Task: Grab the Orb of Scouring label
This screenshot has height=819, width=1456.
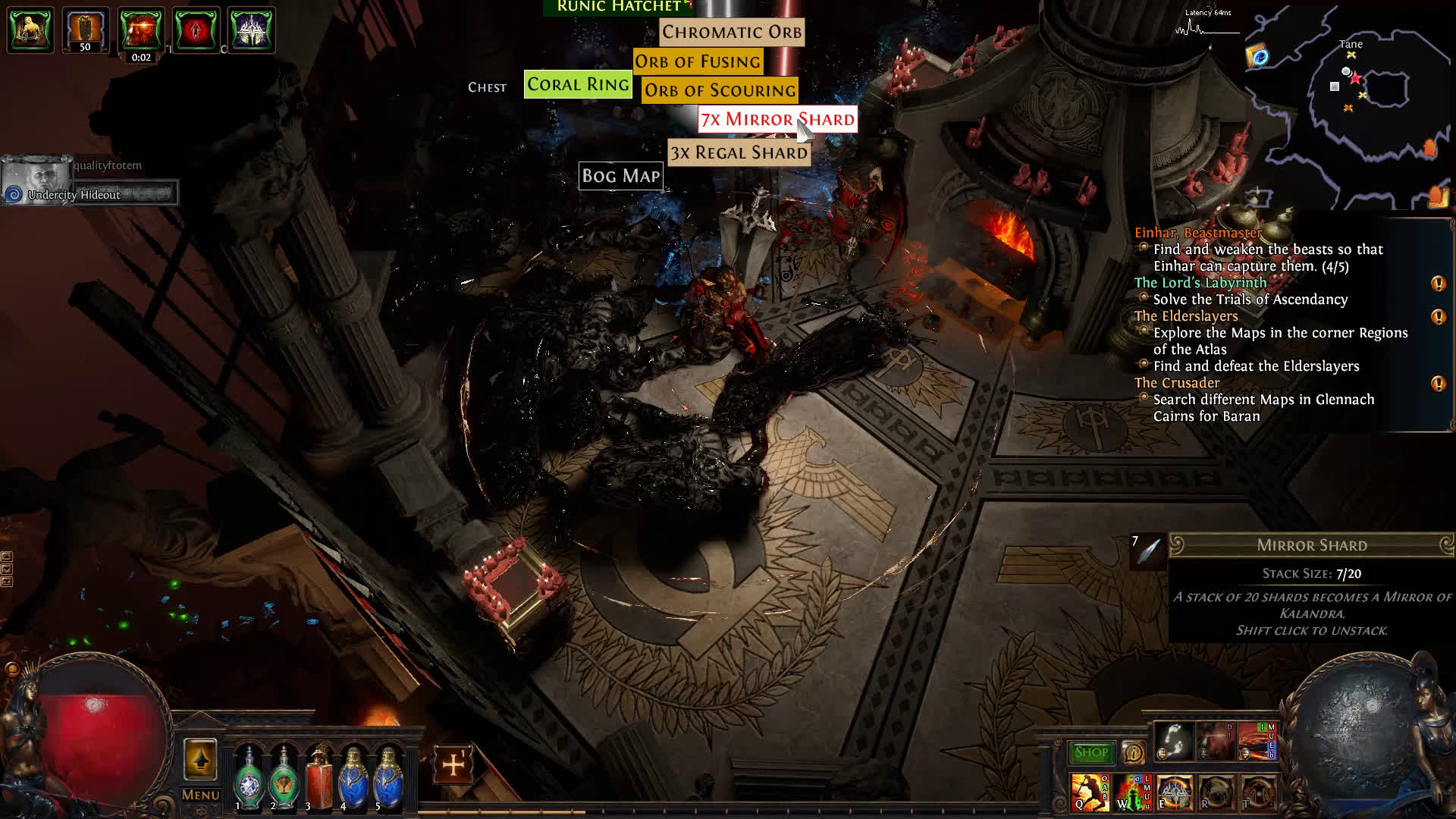Action: click(x=720, y=90)
